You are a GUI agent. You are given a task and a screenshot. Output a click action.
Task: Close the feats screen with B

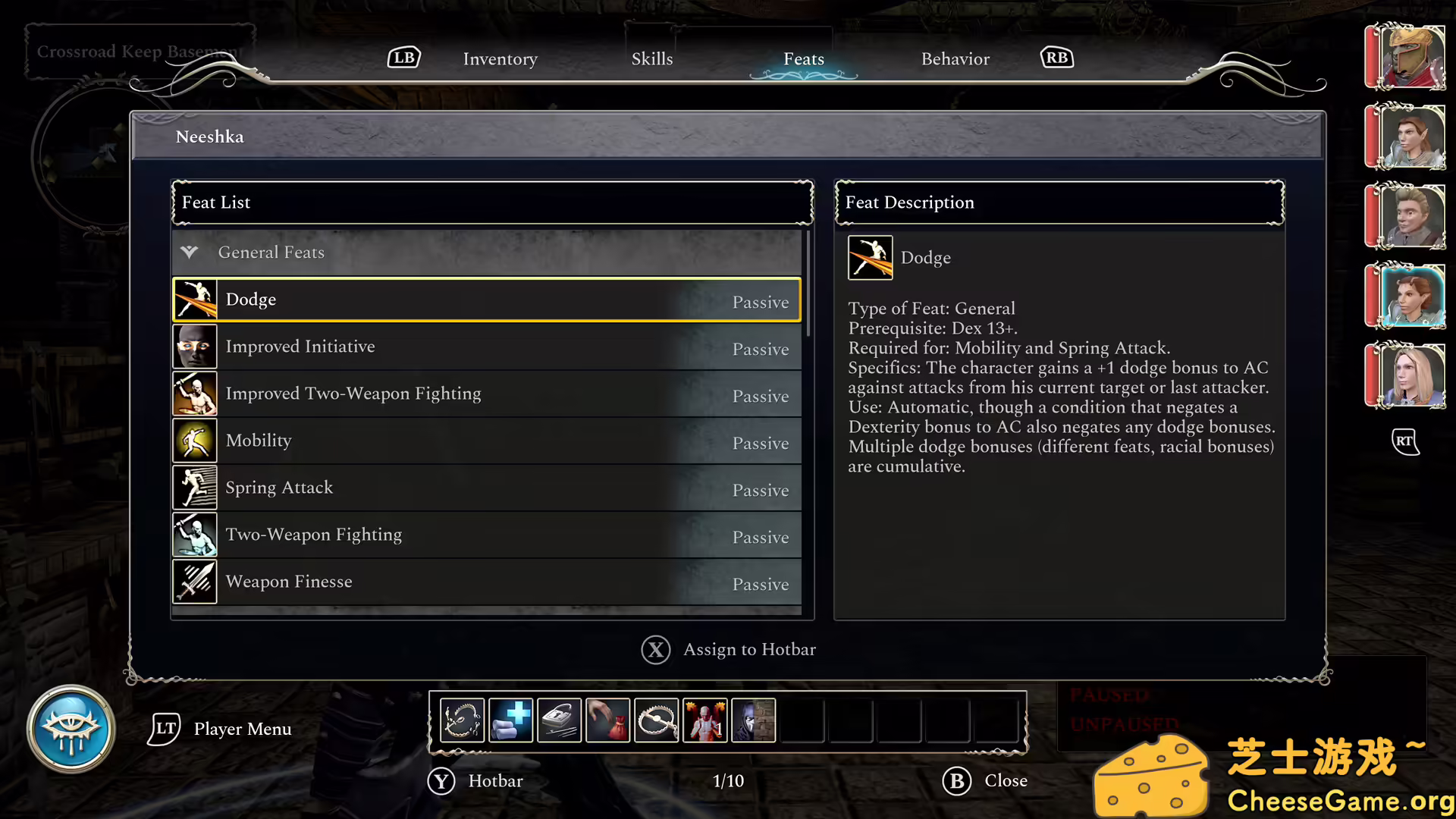pyautogui.click(x=984, y=780)
